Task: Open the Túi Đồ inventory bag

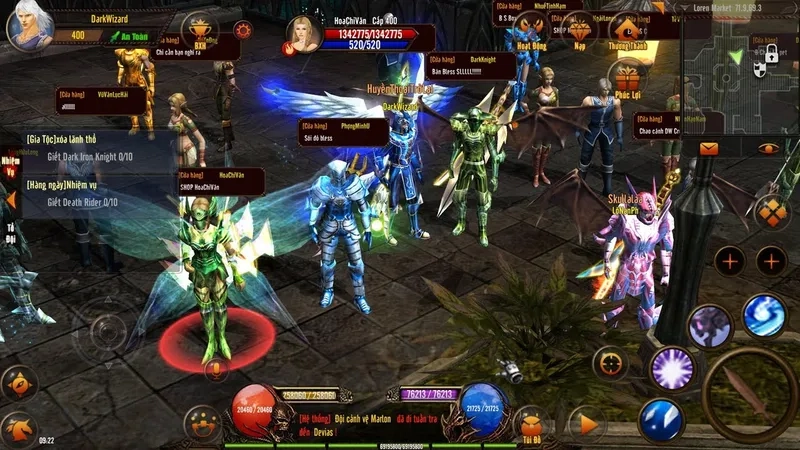Action: pos(530,424)
